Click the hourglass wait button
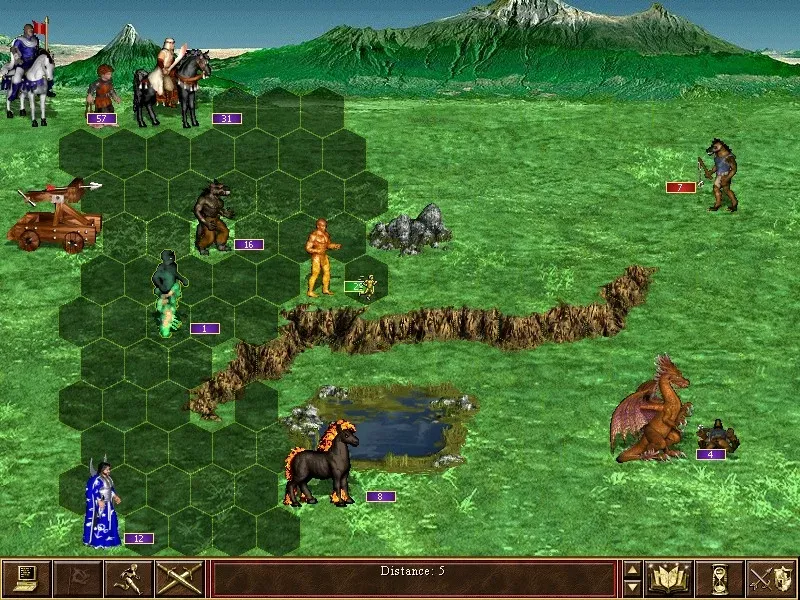 pos(720,578)
